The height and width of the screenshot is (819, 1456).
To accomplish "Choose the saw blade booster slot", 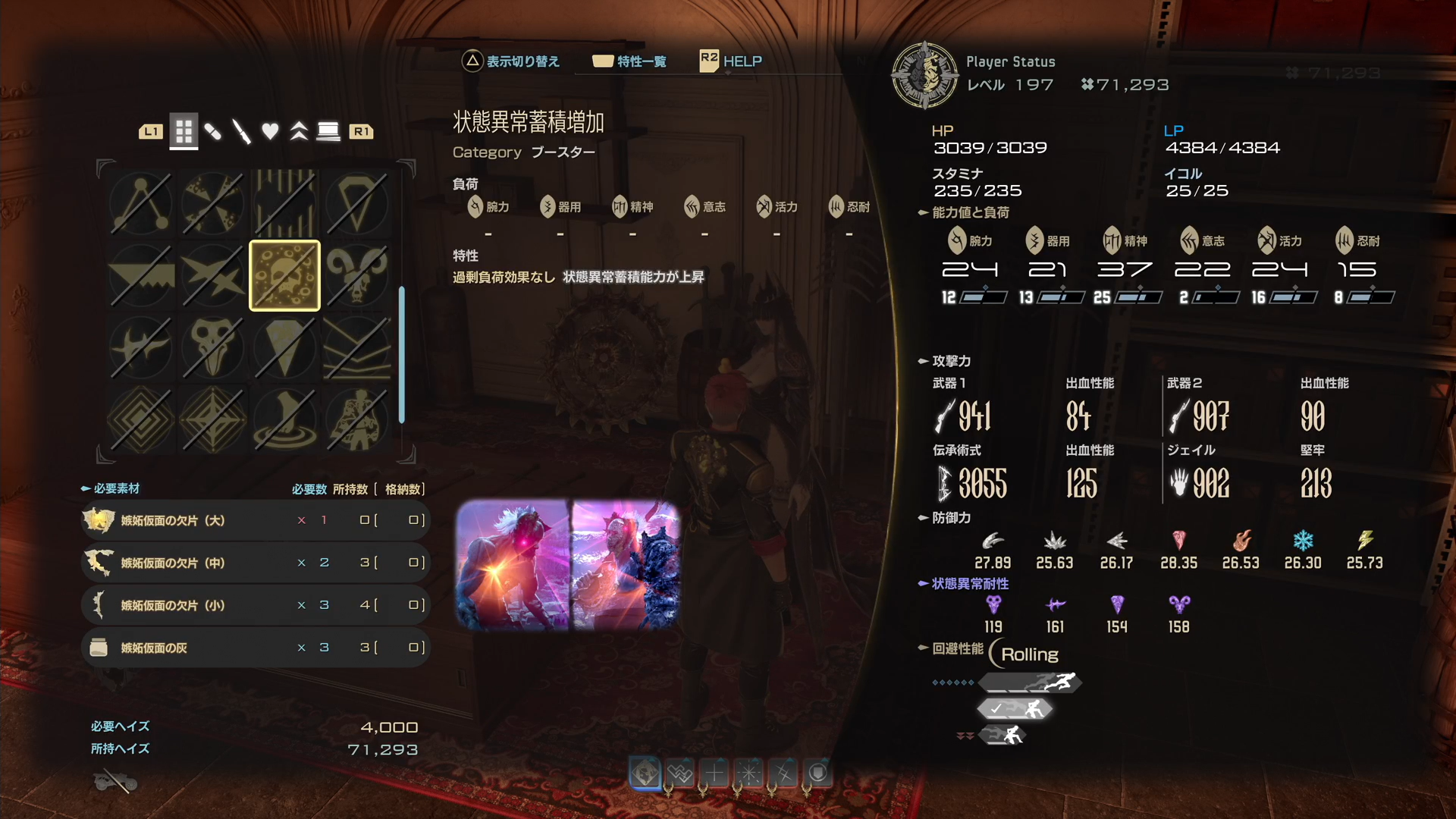I will [x=141, y=276].
